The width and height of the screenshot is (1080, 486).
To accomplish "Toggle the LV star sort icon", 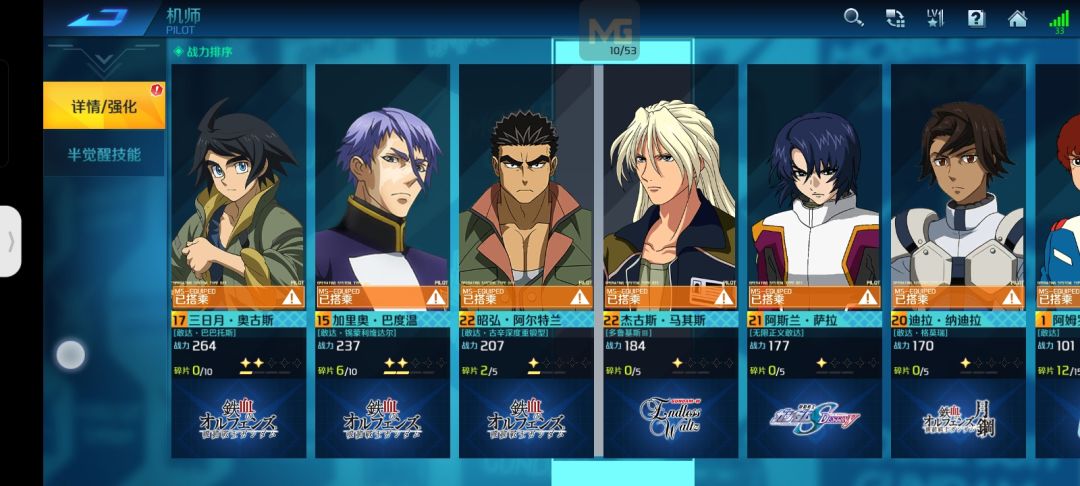I will tap(935, 17).
